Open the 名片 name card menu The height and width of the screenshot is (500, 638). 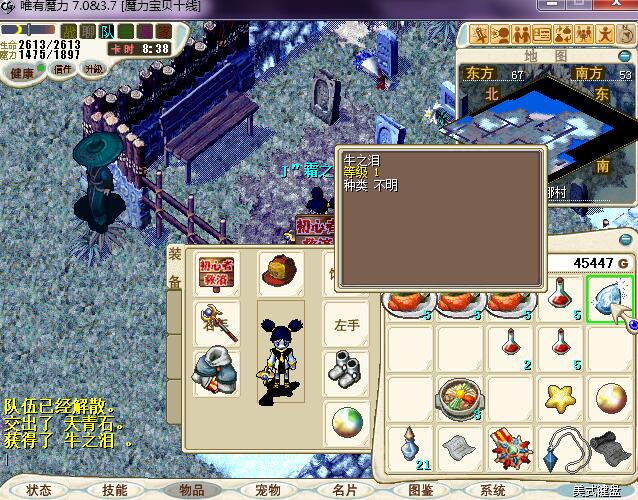click(x=344, y=490)
